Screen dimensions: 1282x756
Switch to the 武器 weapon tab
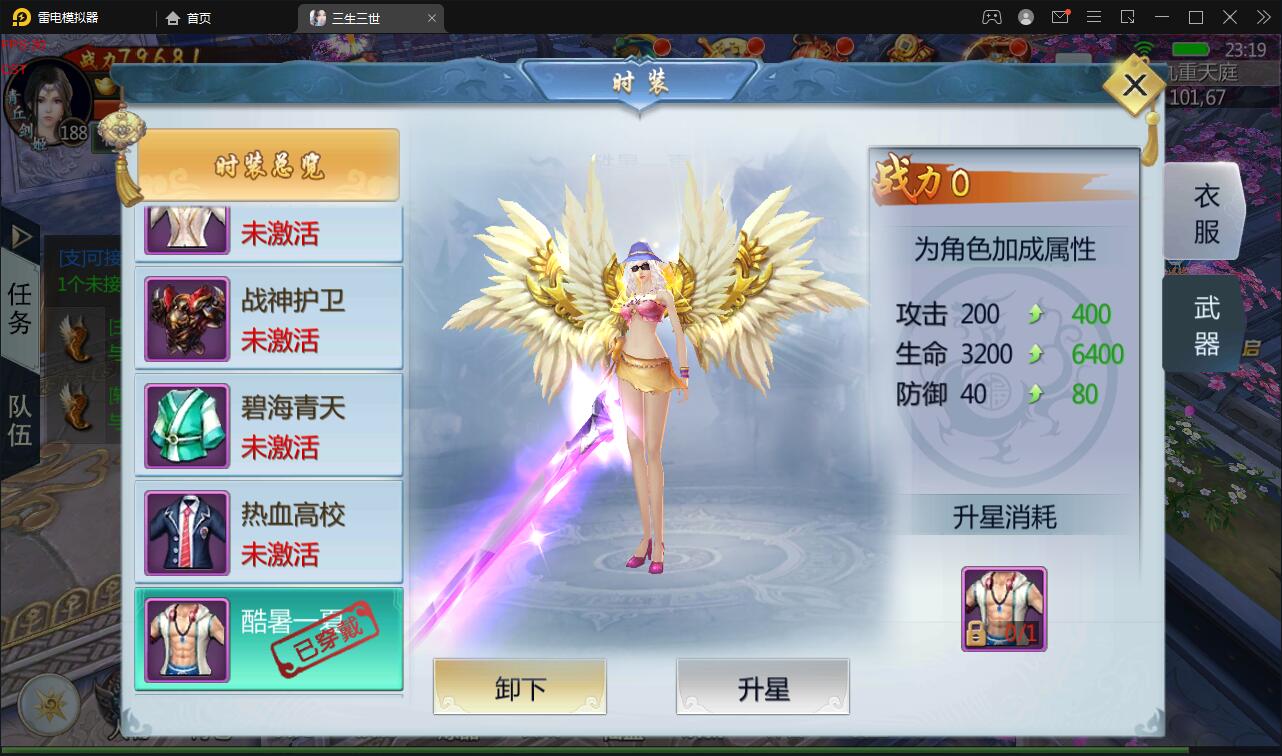pos(1205,326)
